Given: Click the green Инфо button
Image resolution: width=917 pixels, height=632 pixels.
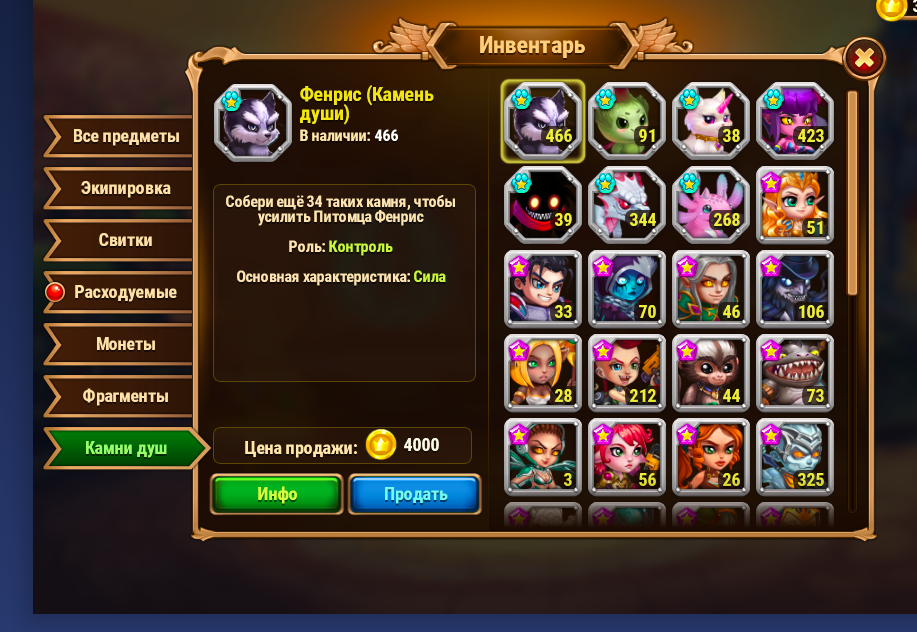Looking at the screenshot, I should pos(276,494).
